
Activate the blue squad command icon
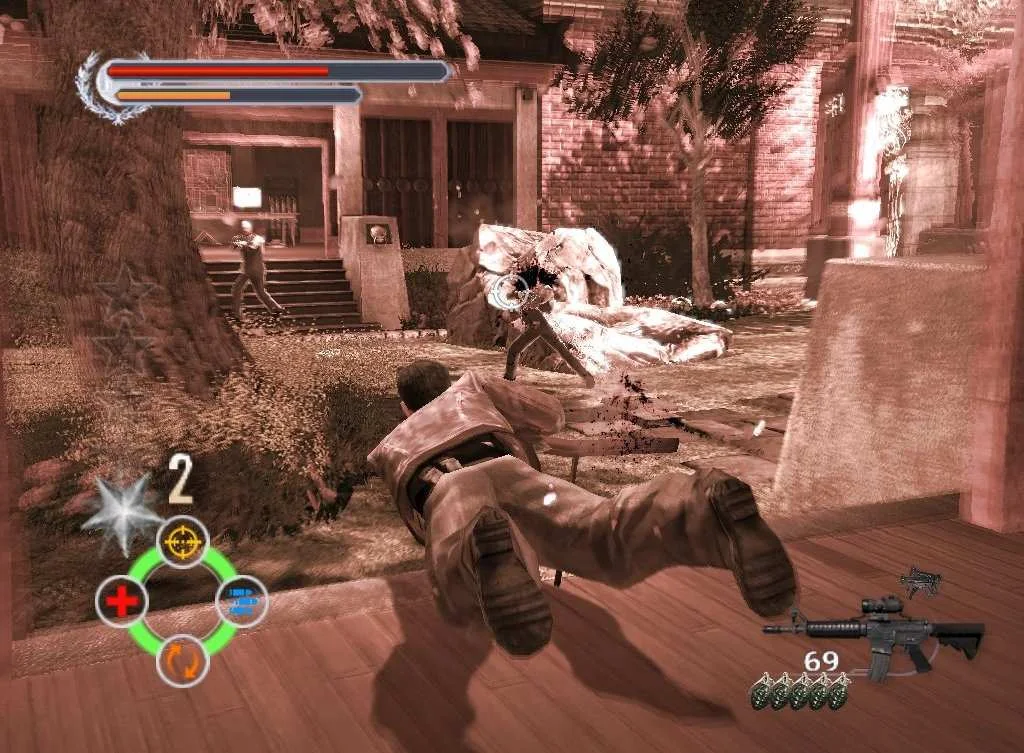241,600
